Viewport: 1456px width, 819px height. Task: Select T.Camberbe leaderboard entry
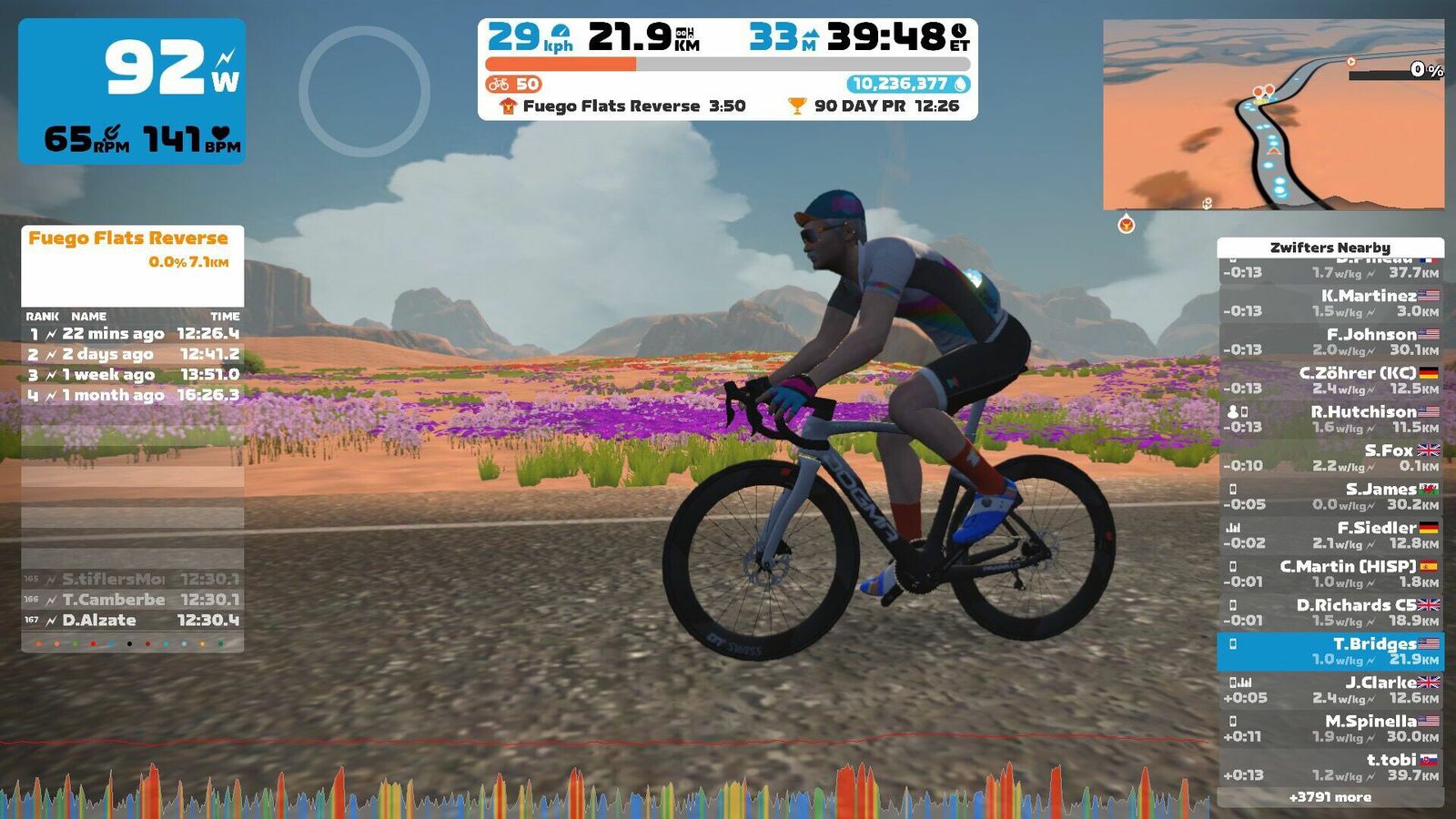click(132, 600)
